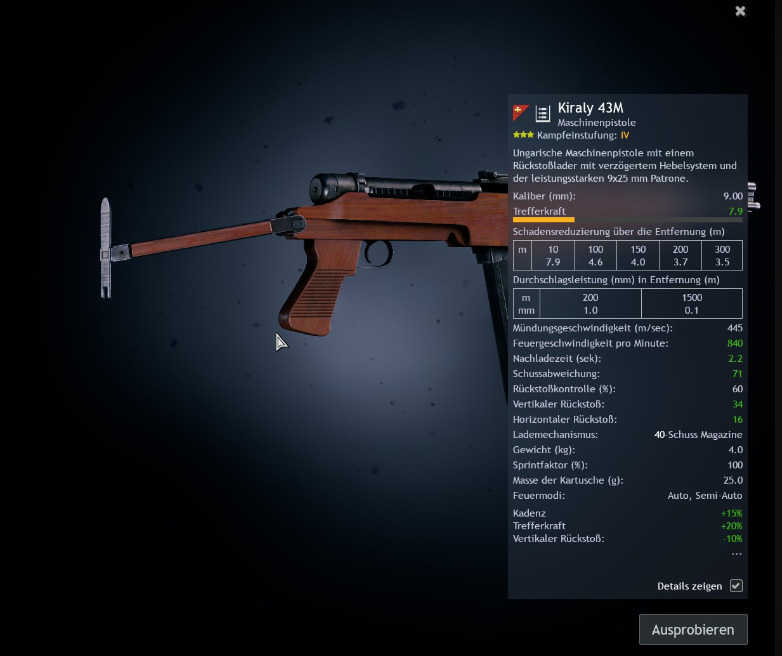Toggle the Details zeigen checkbox

(736, 586)
